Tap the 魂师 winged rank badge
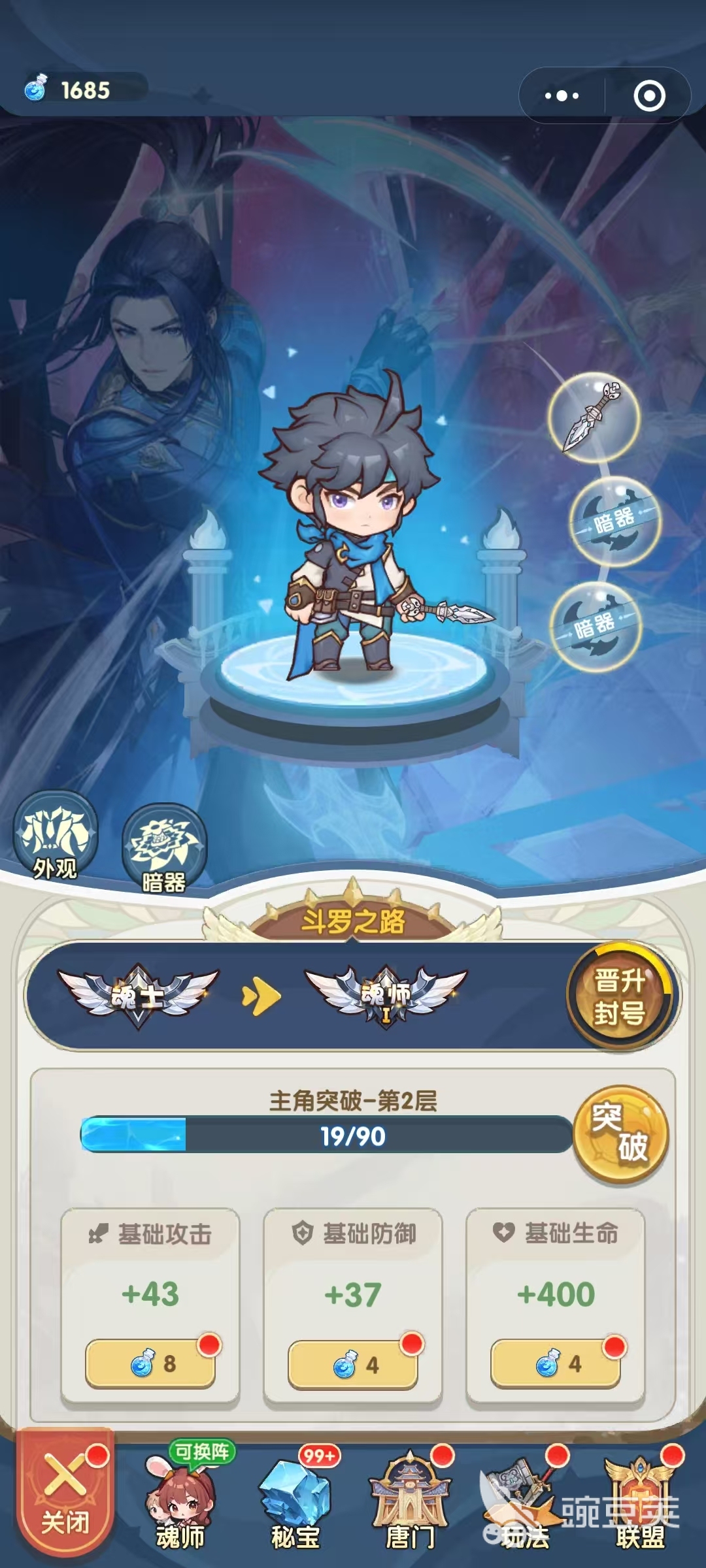706x1568 pixels. pos(386,996)
